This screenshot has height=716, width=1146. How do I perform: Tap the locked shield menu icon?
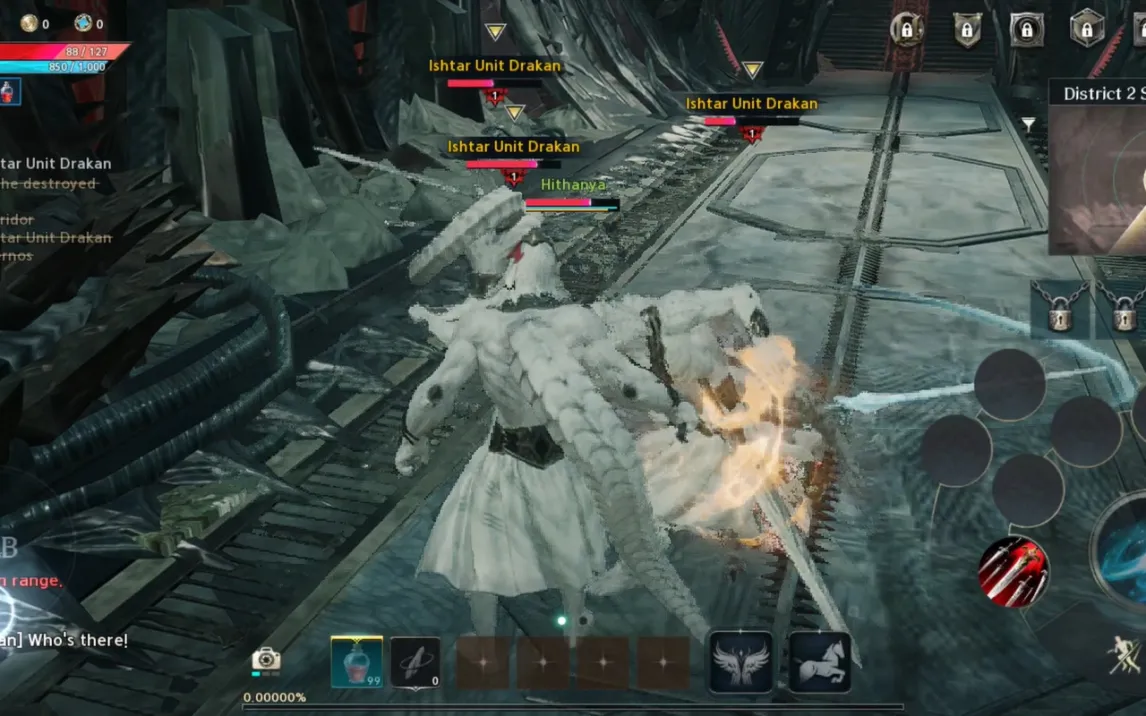click(x=966, y=30)
